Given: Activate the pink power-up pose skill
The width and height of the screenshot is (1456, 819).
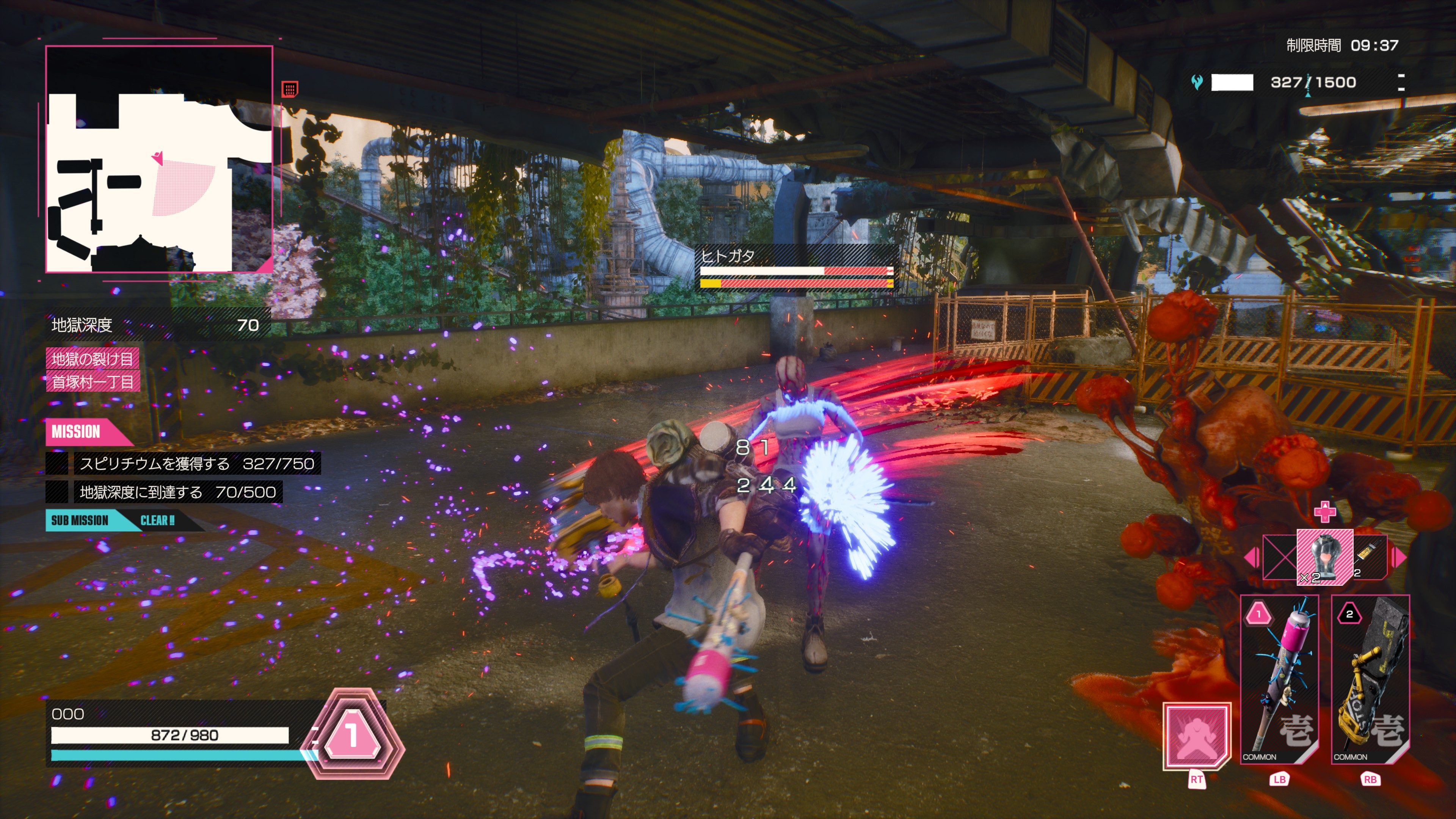Looking at the screenshot, I should coord(1196,735).
